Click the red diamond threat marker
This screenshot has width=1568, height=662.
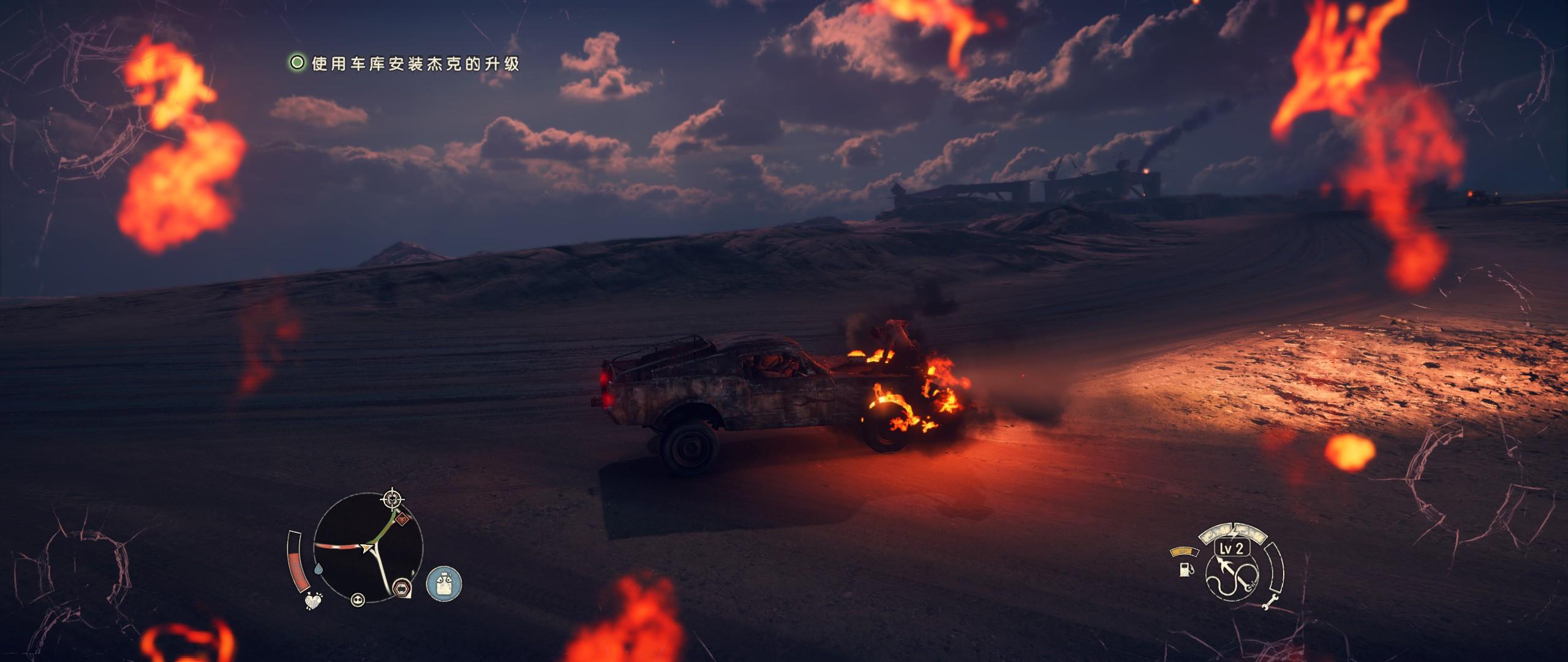(x=402, y=521)
